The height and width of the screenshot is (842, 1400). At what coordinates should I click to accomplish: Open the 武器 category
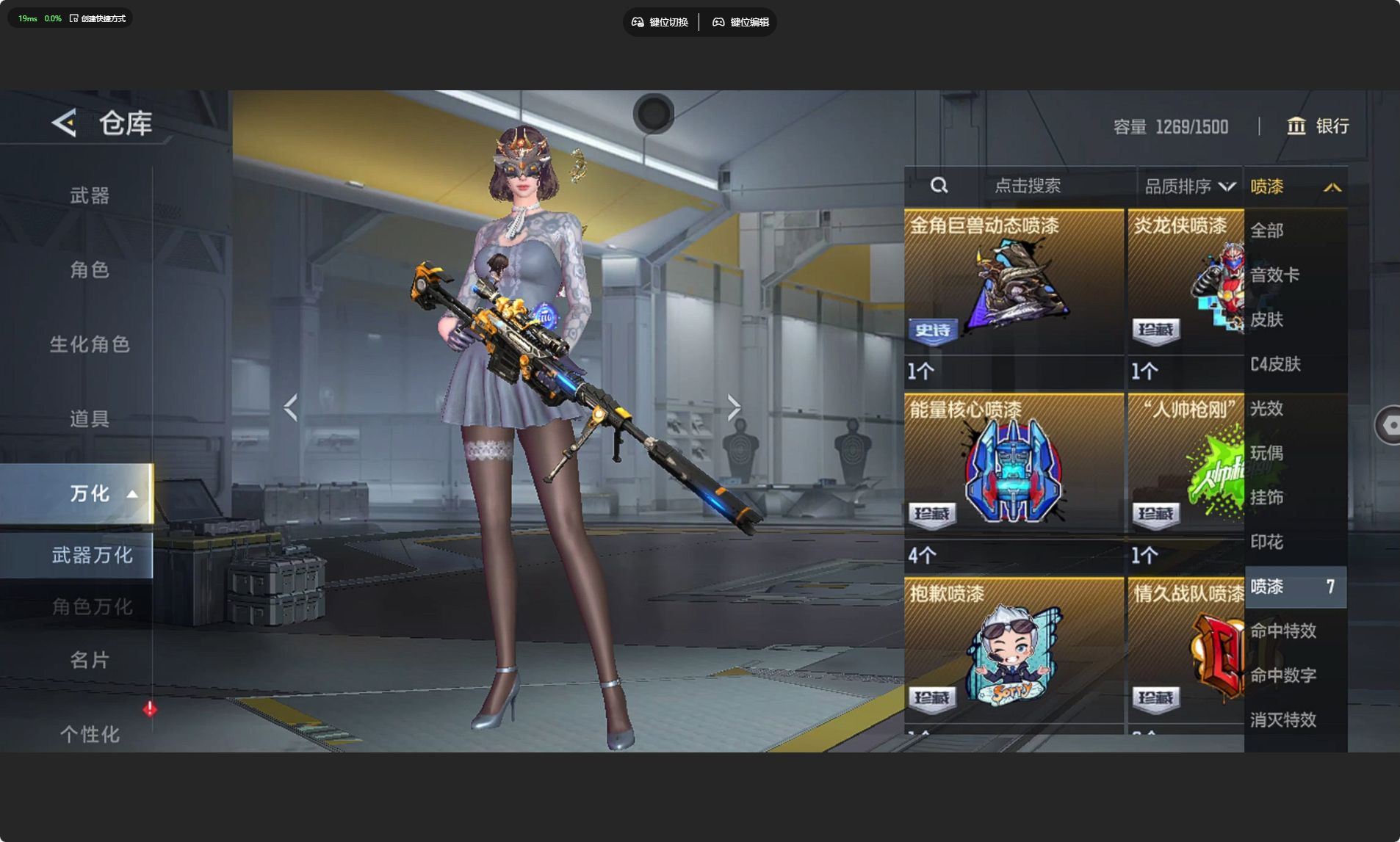click(x=90, y=195)
